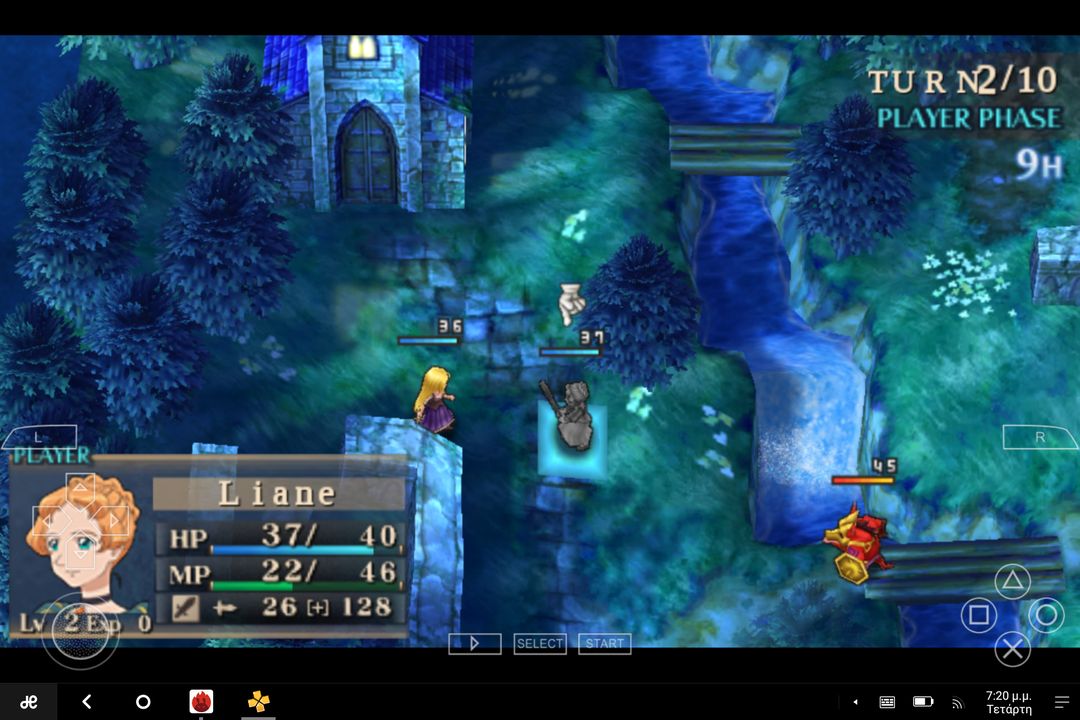Screen dimensions: 1080x720
Task: Tap the on-screen square button
Action: (979, 614)
